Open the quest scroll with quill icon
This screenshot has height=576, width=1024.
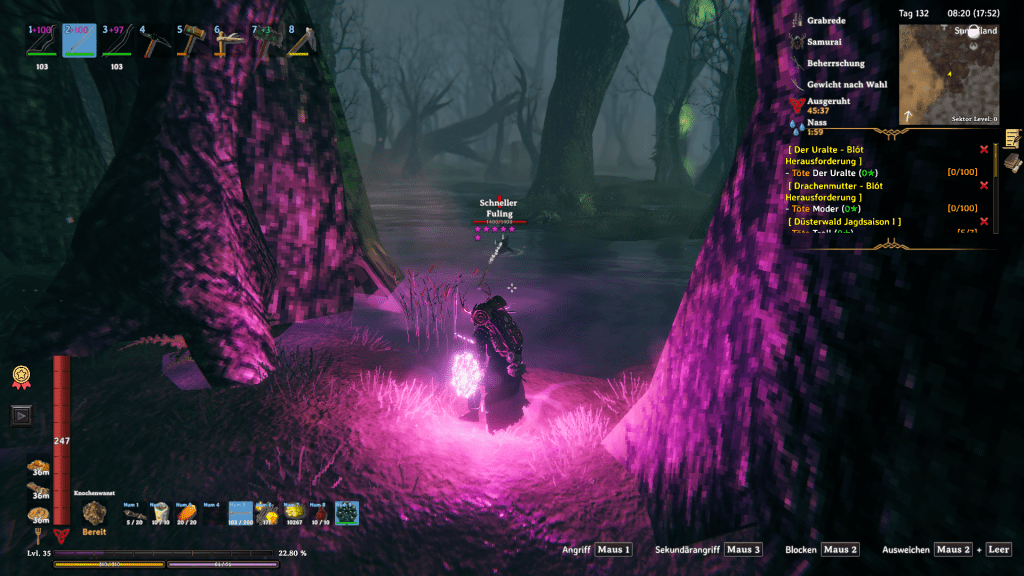point(1012,138)
